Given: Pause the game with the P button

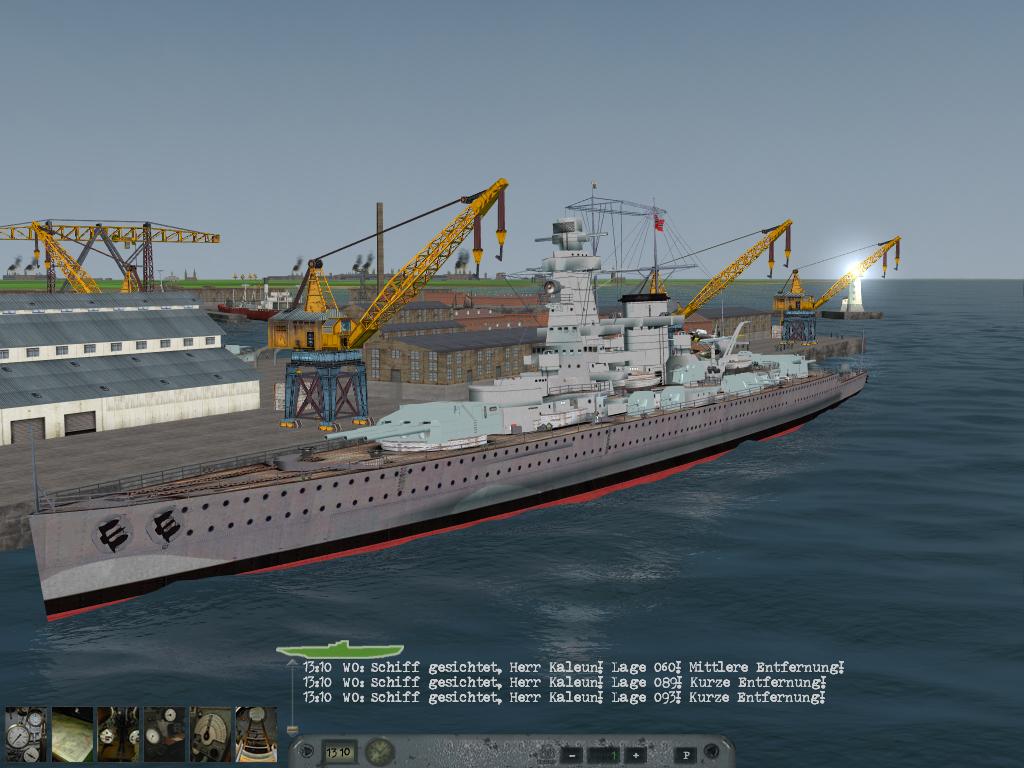Looking at the screenshot, I should click(x=685, y=755).
